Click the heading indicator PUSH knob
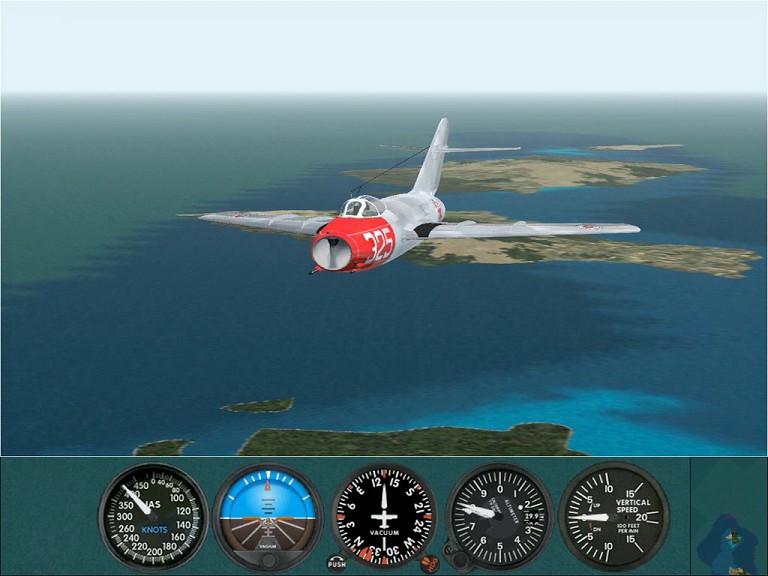The height and width of the screenshot is (576, 768). point(336,563)
